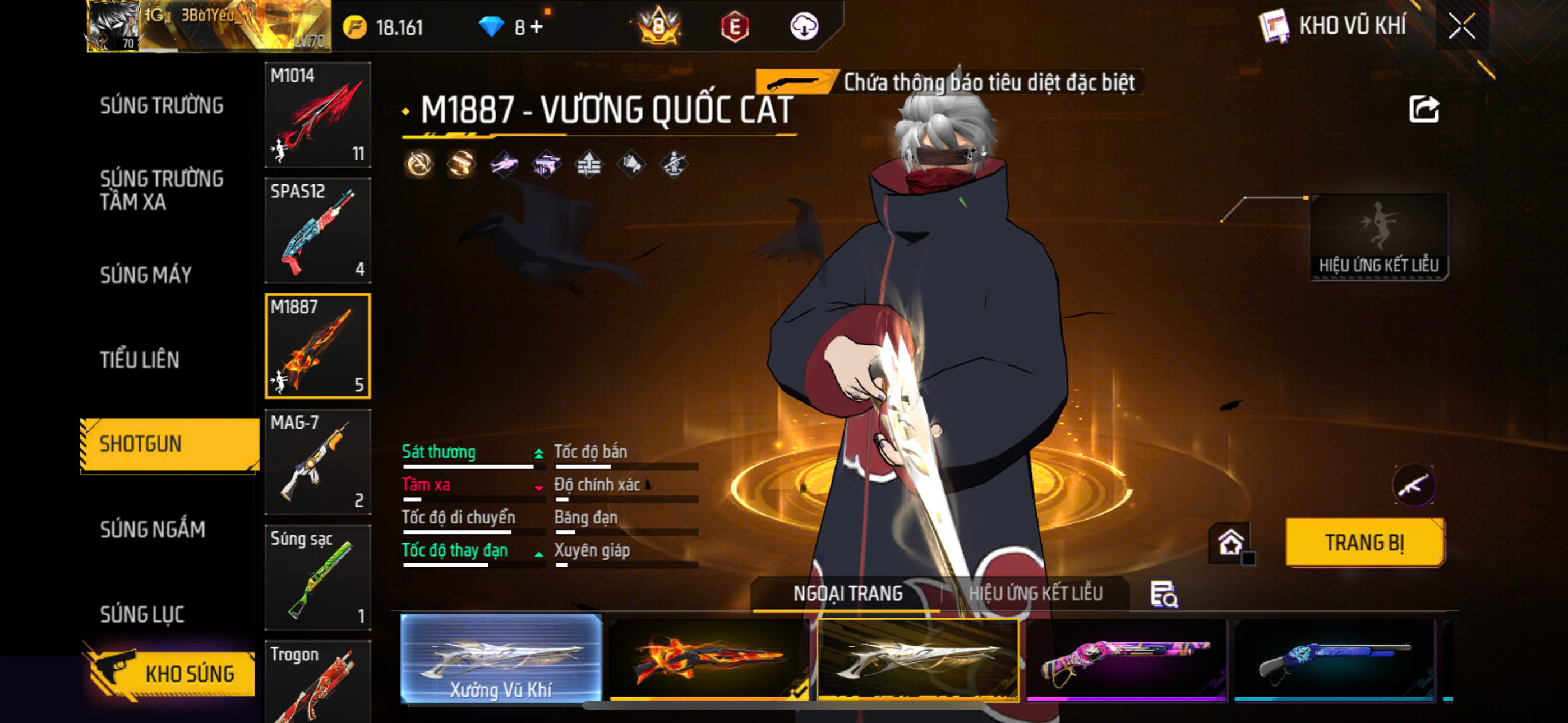Select the M1014 weapon slot

coord(317,114)
